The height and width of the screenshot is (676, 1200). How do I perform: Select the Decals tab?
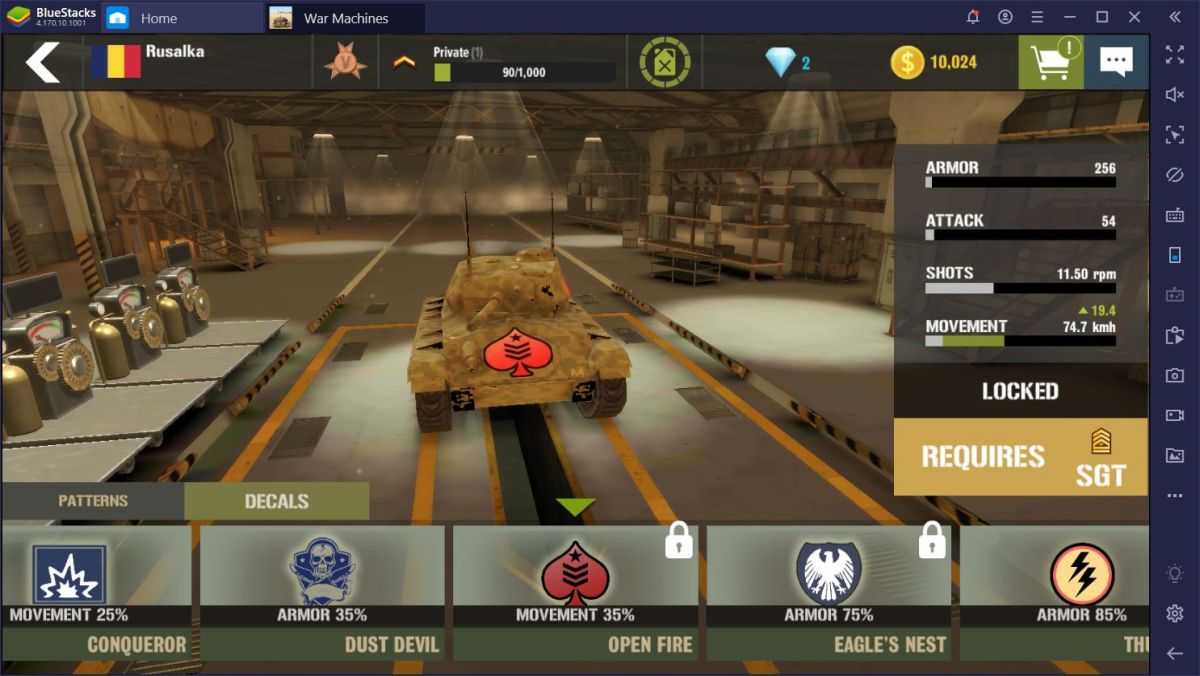[276, 501]
